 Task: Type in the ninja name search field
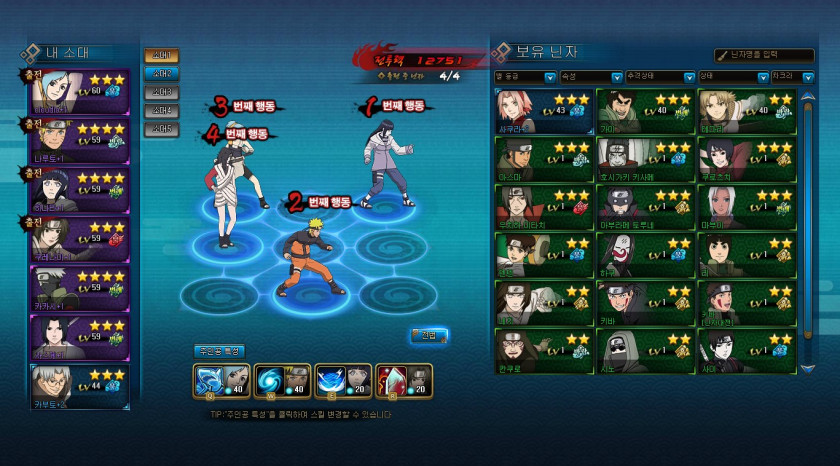pyautogui.click(x=769, y=55)
